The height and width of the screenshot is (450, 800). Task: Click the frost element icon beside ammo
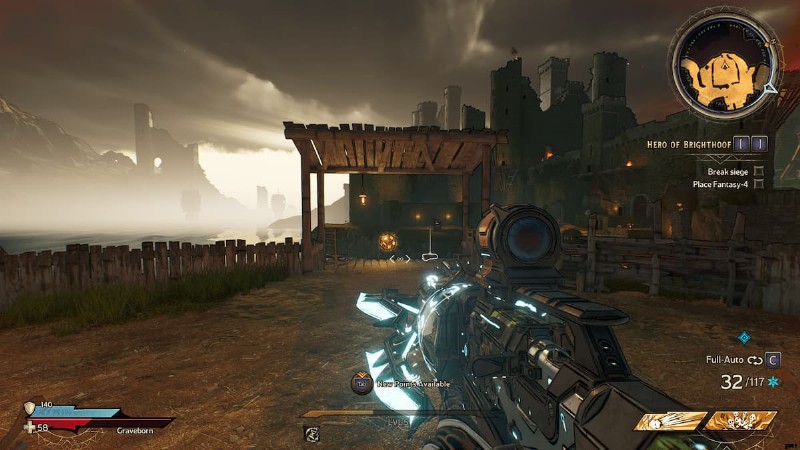click(773, 382)
